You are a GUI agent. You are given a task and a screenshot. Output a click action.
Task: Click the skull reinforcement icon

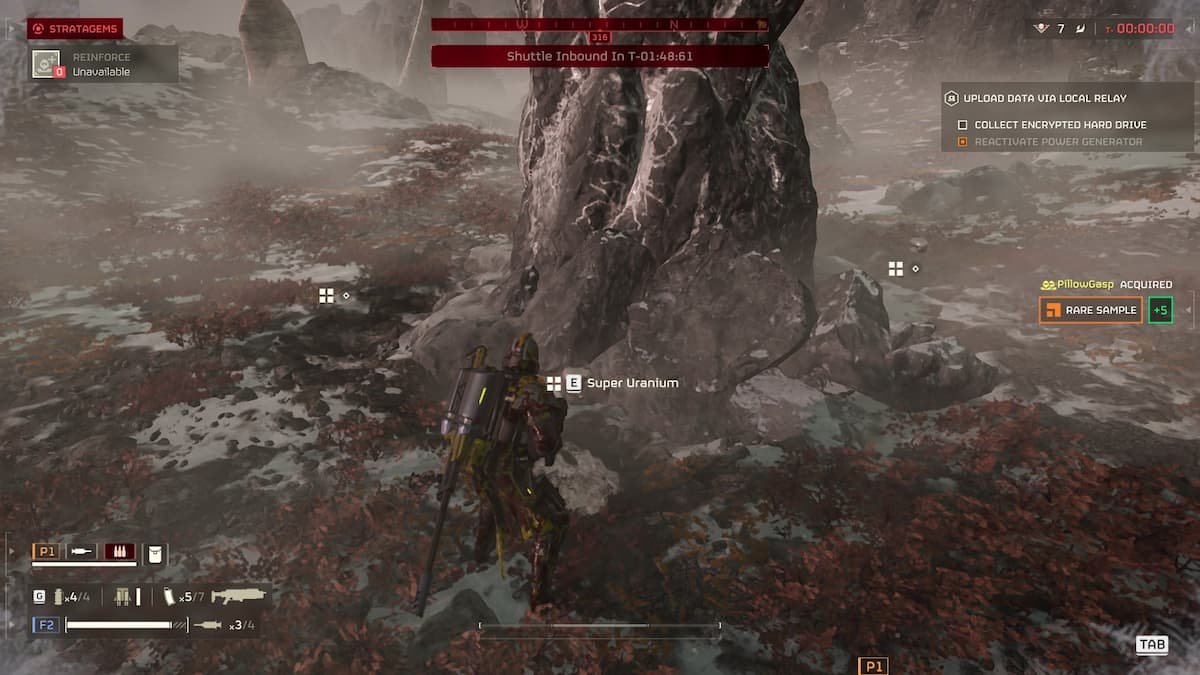click(x=1041, y=29)
